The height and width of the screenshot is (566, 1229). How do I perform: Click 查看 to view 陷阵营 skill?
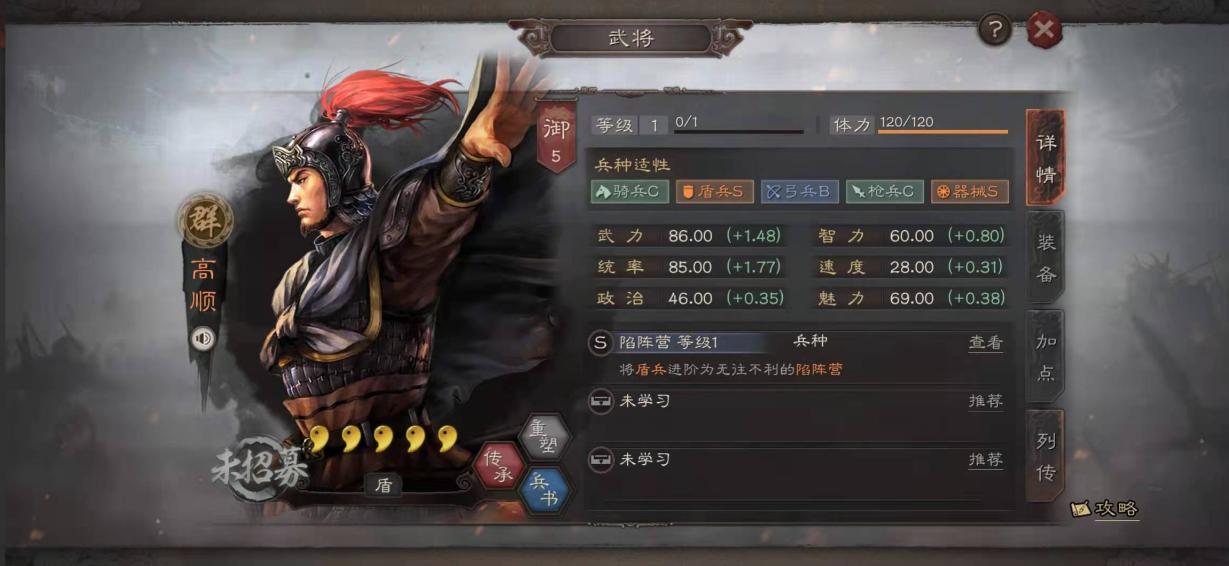pyautogui.click(x=985, y=342)
